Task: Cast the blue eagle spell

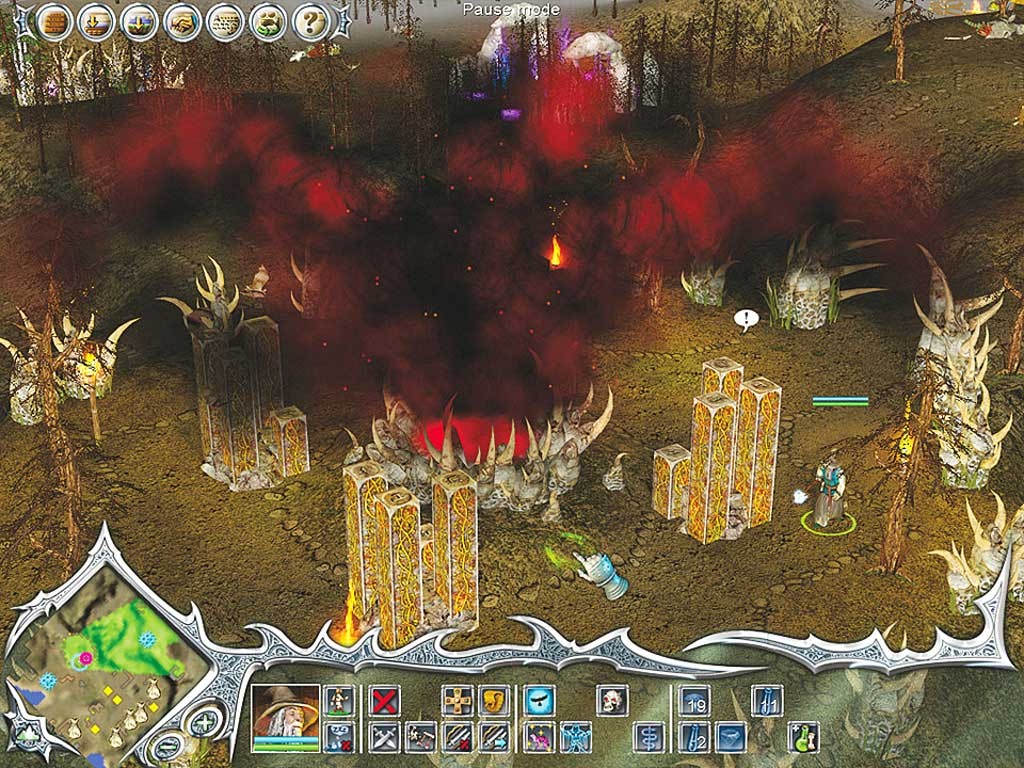Action: pos(540,700)
